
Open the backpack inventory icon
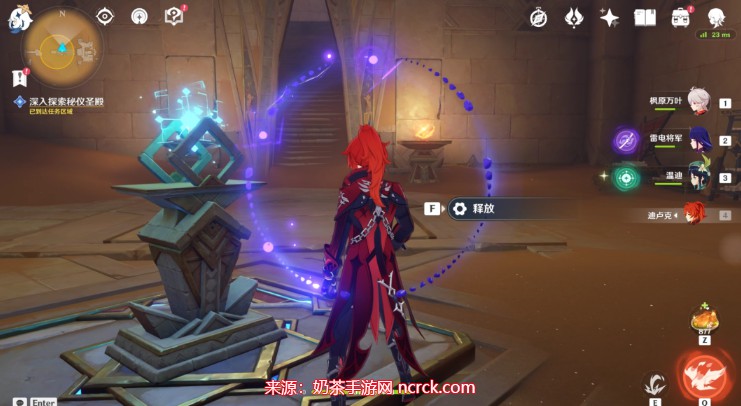pos(682,17)
